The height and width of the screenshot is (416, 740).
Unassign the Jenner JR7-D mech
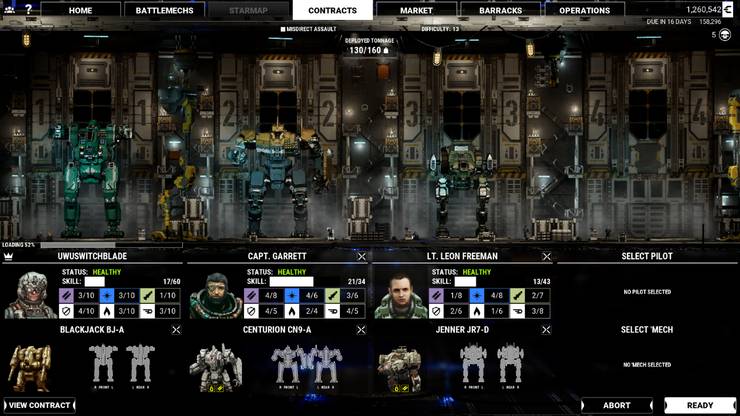click(x=546, y=329)
